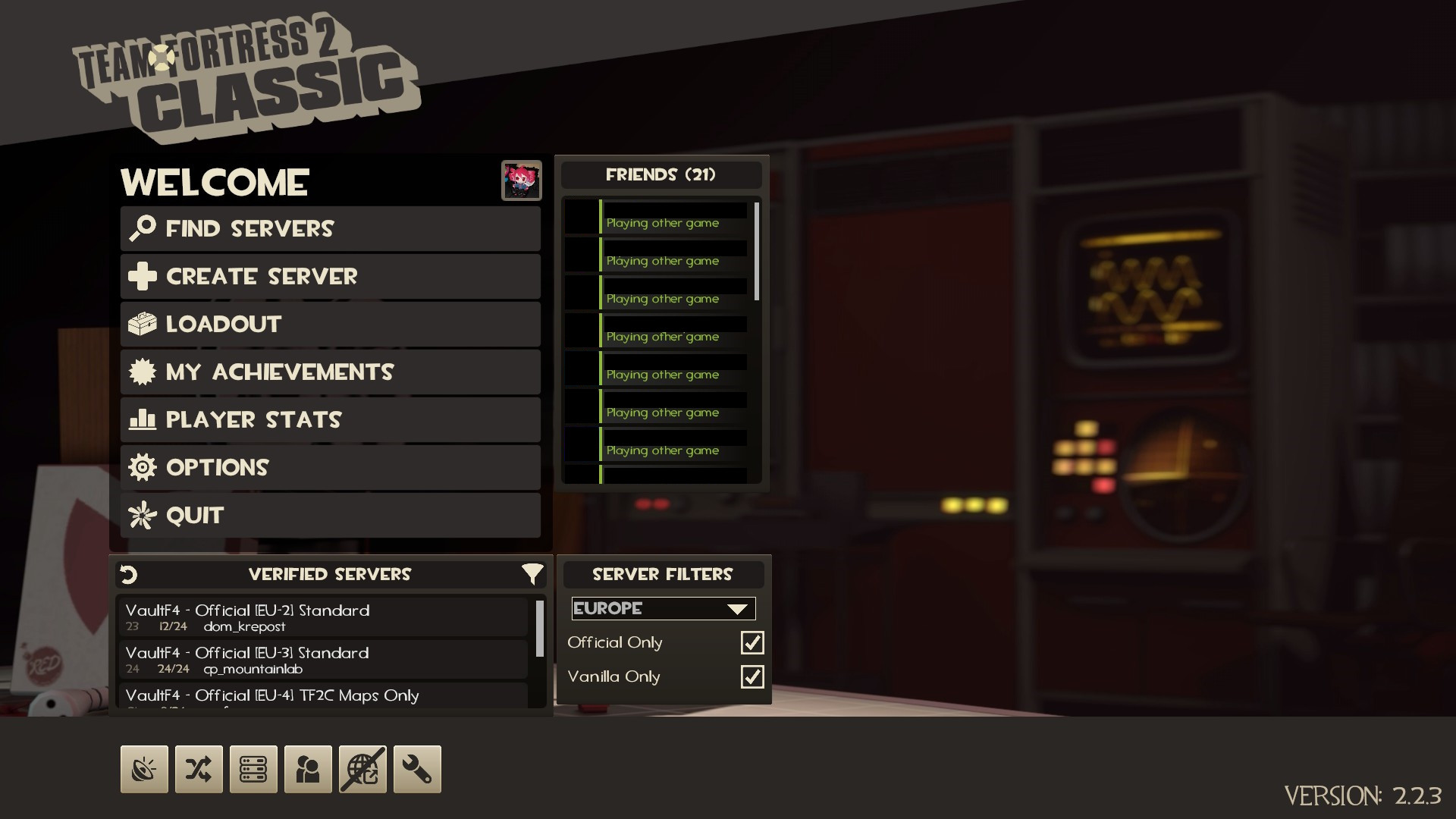Open the server filter funnel icon
The image size is (1456, 819).
533,574
